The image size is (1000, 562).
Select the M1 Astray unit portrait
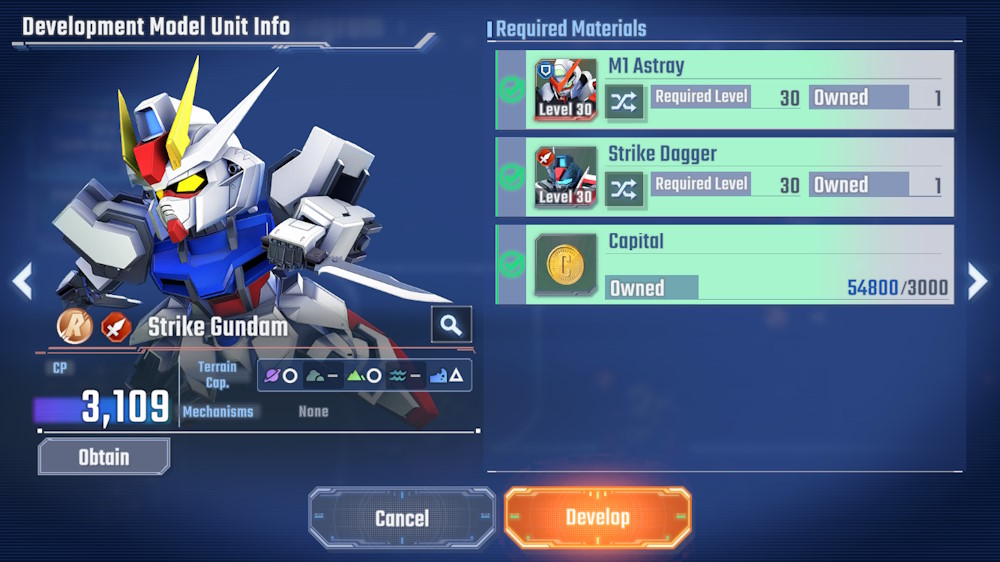pos(565,90)
